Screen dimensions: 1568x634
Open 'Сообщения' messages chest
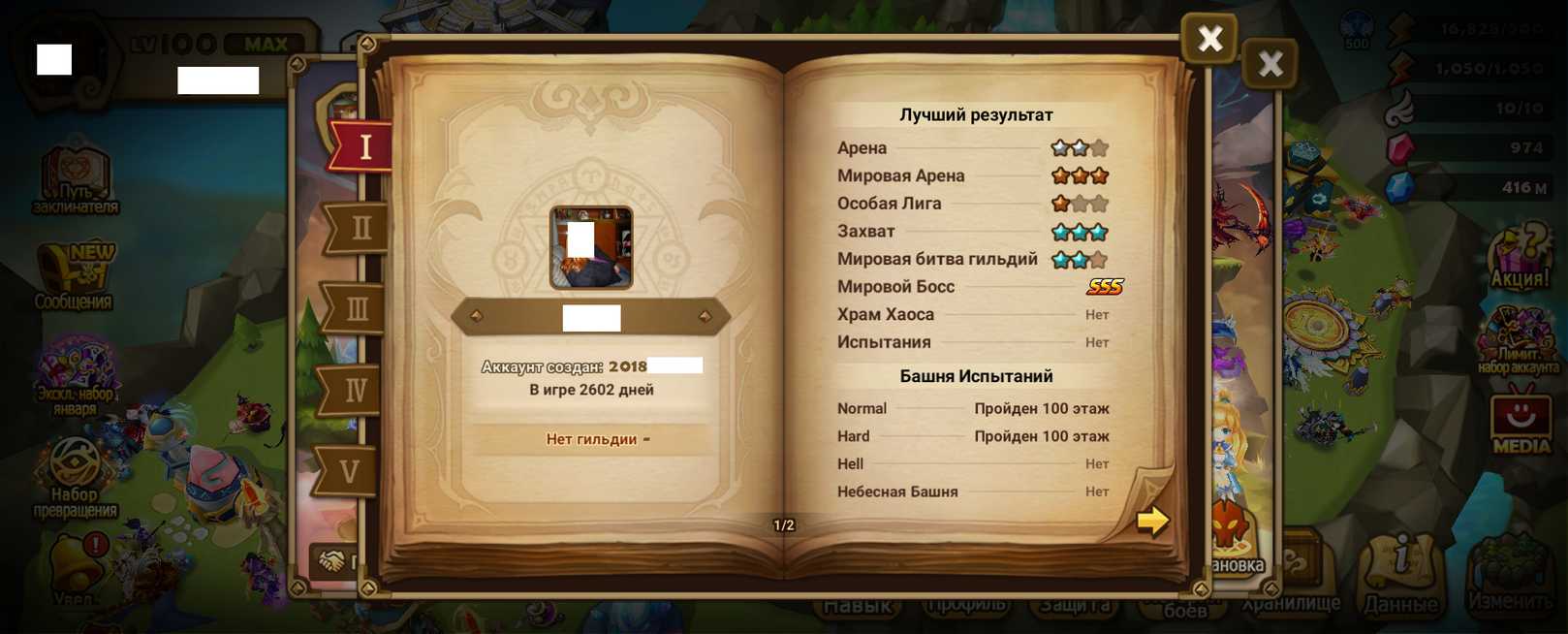[74, 278]
